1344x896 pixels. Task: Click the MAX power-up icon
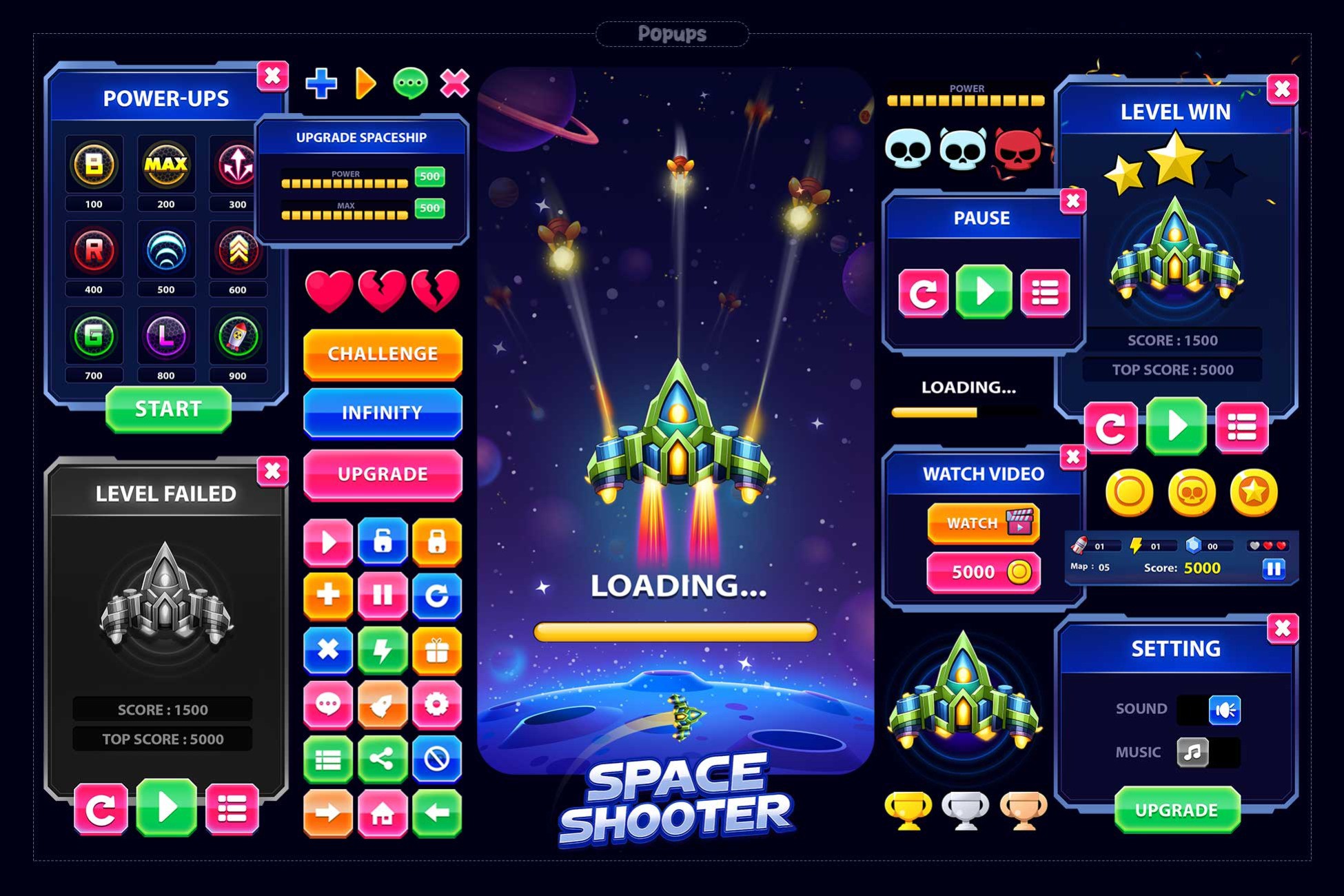click(x=165, y=165)
